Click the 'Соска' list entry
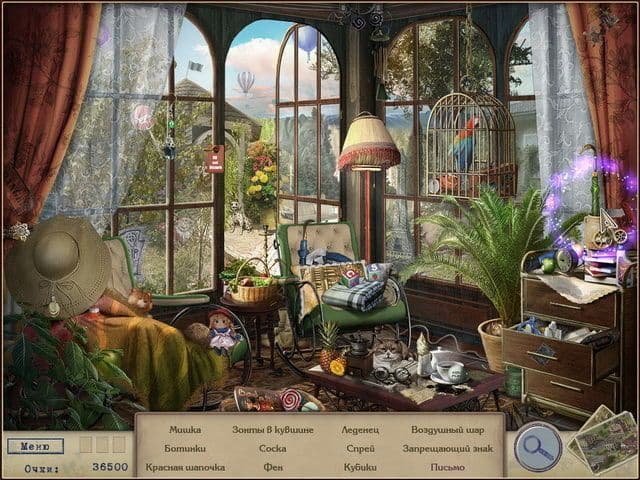The width and height of the screenshot is (640, 480). pyautogui.click(x=272, y=448)
